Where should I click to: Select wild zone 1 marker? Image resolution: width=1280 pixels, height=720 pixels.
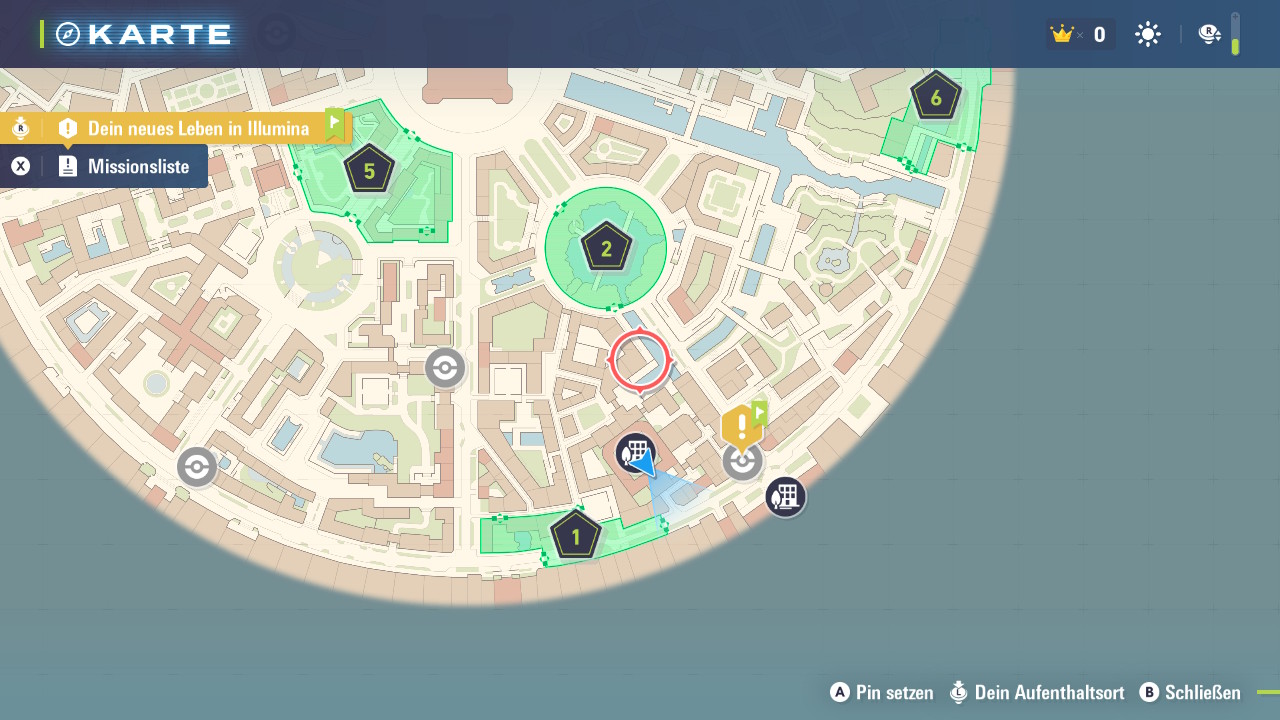pos(575,536)
